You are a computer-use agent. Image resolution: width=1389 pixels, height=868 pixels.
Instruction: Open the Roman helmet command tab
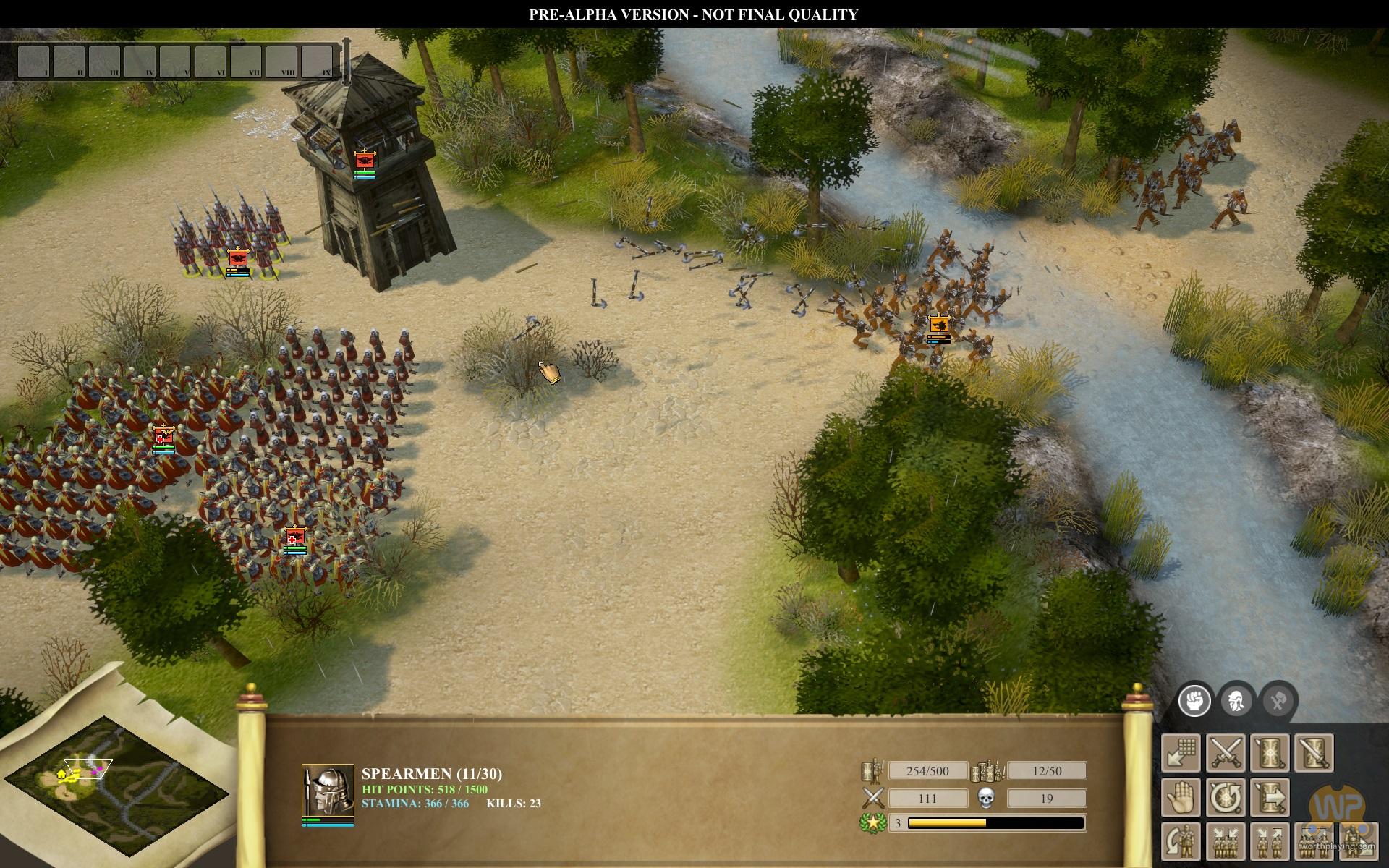pos(1236,701)
